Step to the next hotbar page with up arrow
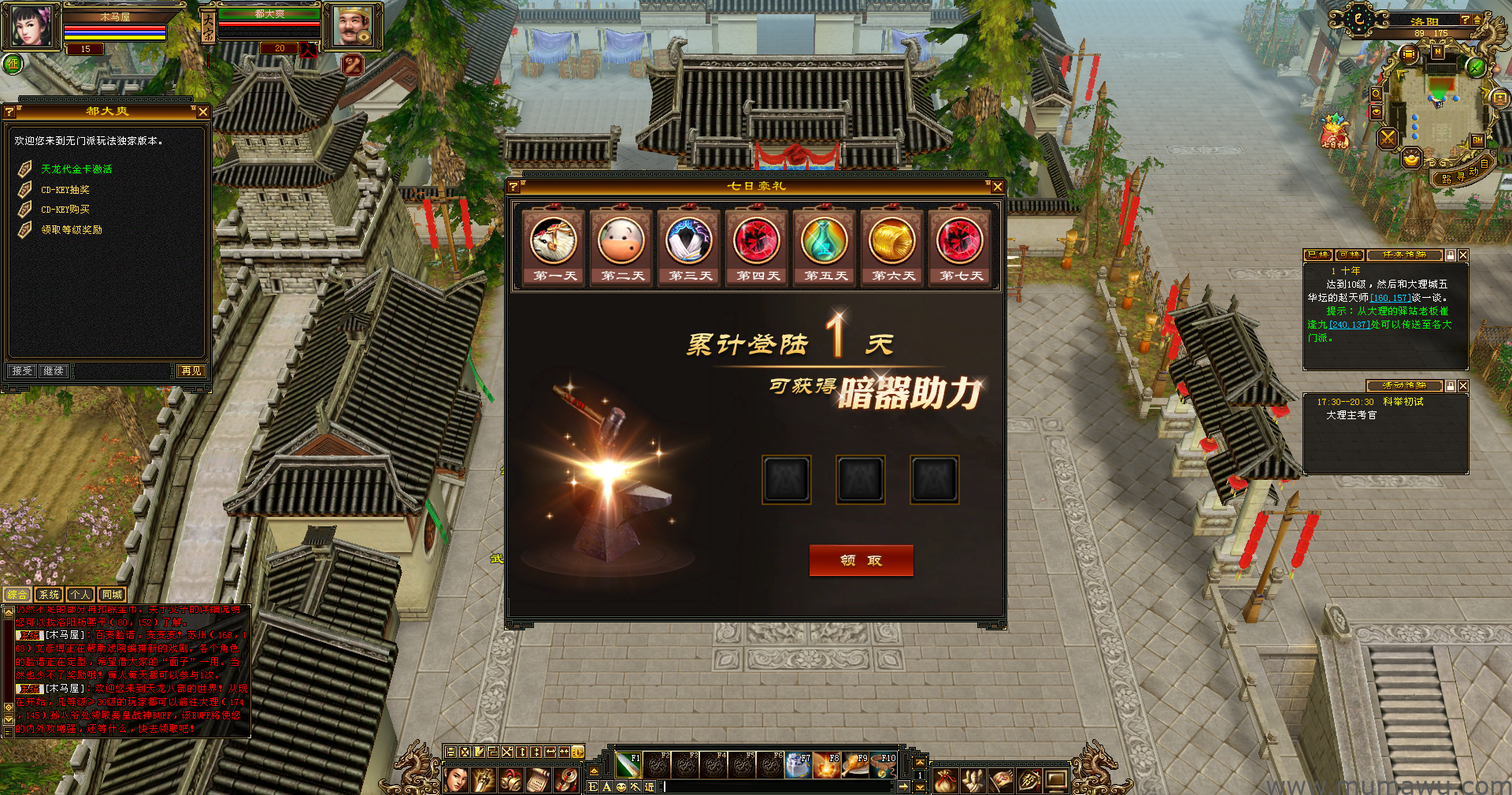 click(x=920, y=763)
